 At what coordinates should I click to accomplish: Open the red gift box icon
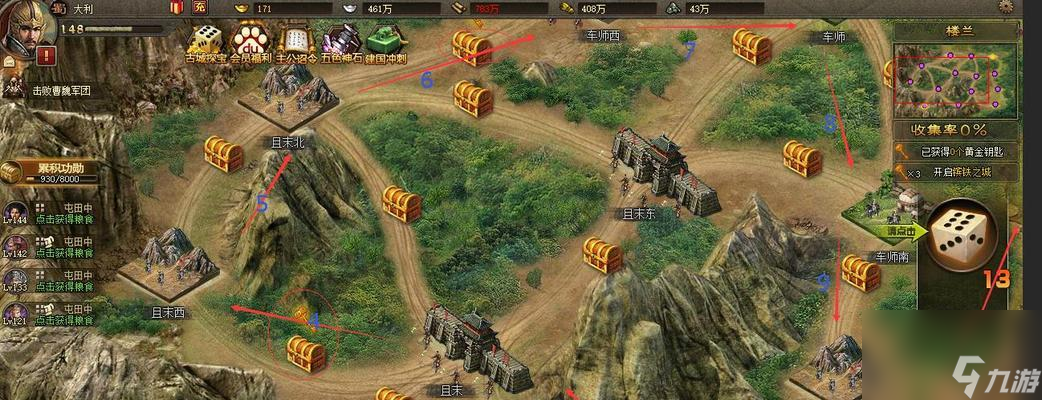pos(176,8)
